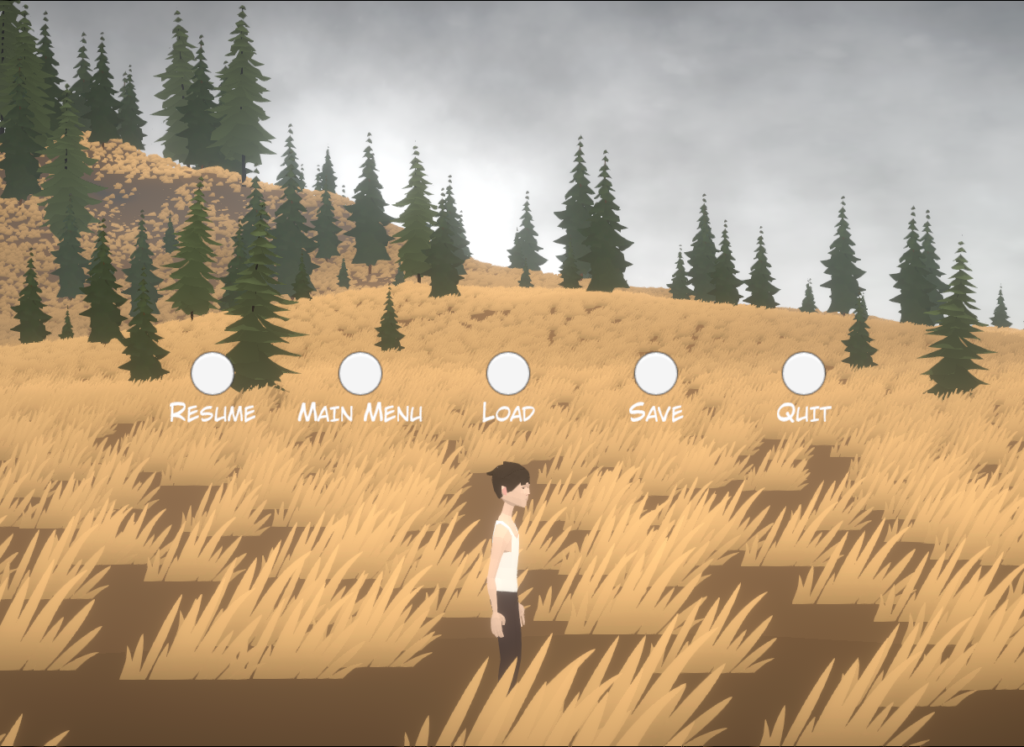Image resolution: width=1024 pixels, height=747 pixels.
Task: Return to the Main Menu
Action: tap(360, 374)
